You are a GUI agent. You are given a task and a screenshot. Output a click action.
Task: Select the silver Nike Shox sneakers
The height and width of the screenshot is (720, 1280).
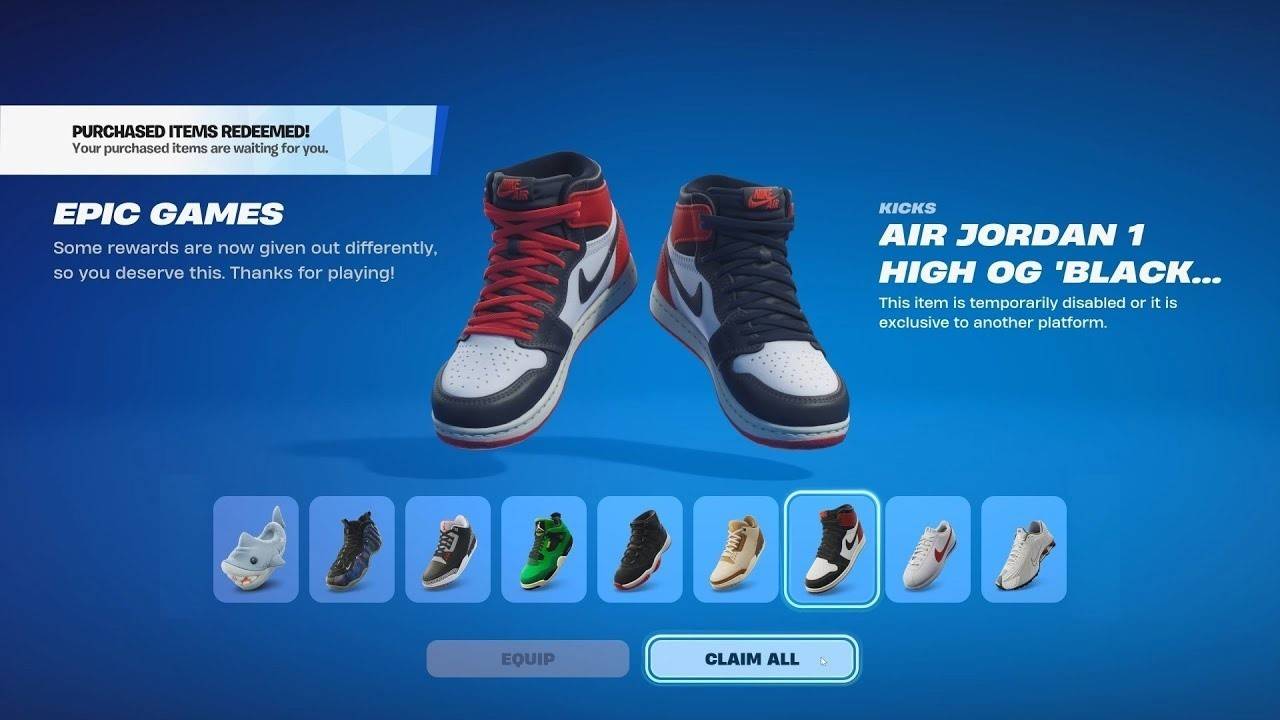pyautogui.click(x=1024, y=550)
